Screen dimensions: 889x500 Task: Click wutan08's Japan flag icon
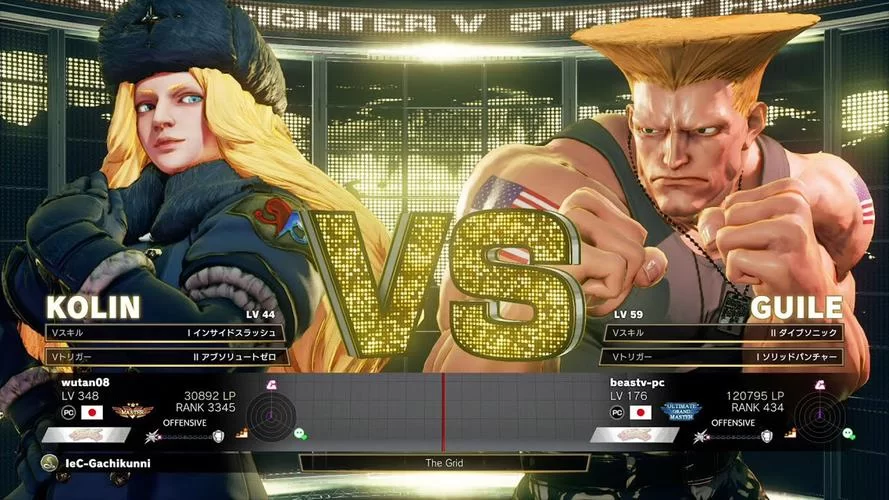(92, 411)
